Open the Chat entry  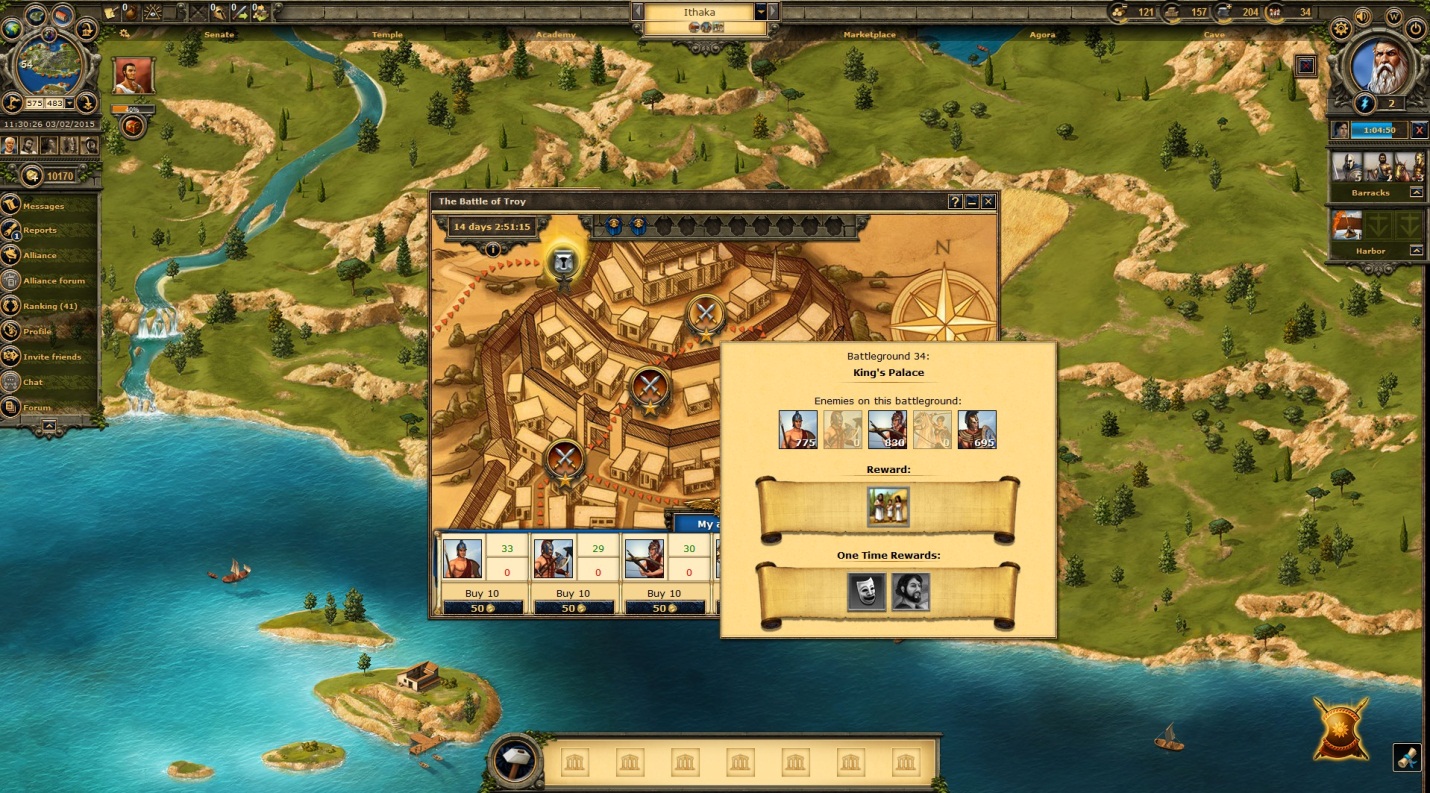click(33, 382)
